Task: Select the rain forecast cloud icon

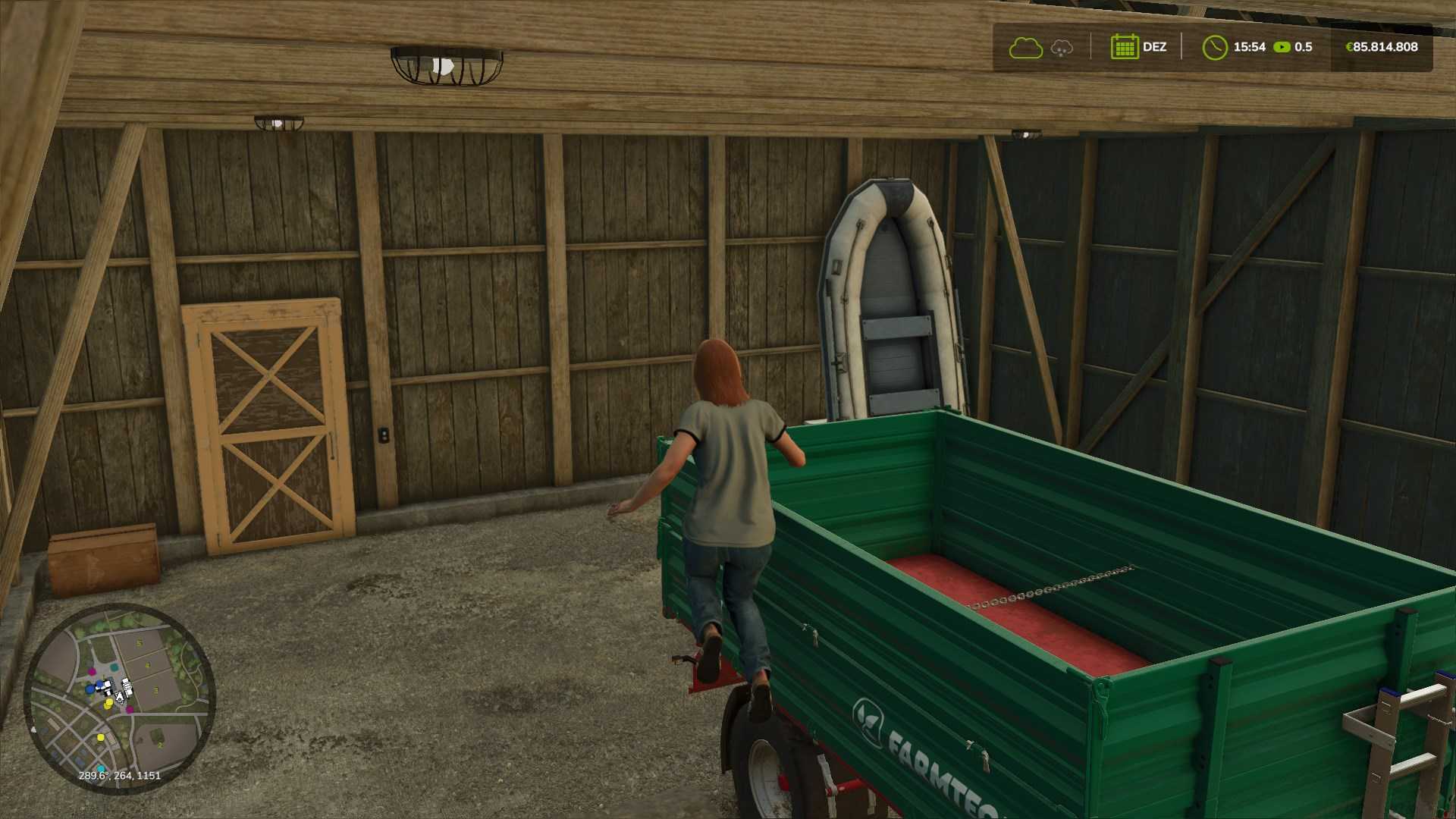Action: click(1062, 49)
